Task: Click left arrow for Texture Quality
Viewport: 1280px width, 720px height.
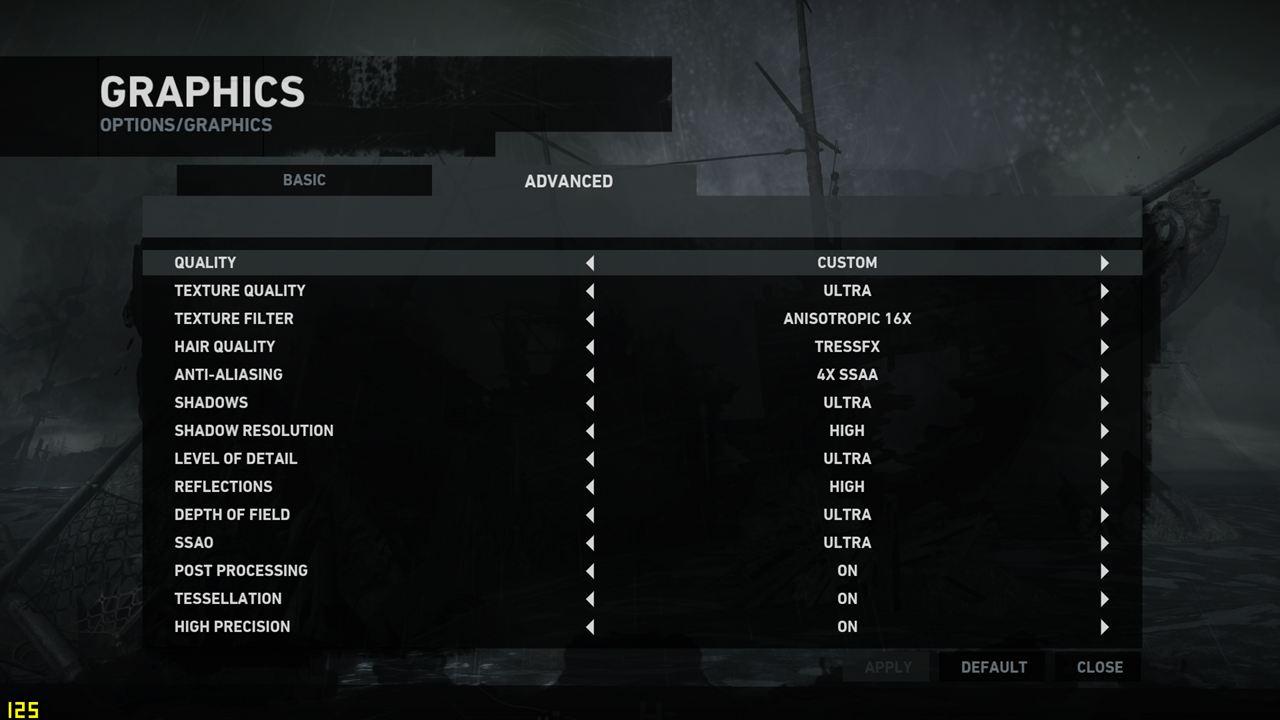Action: [590, 291]
